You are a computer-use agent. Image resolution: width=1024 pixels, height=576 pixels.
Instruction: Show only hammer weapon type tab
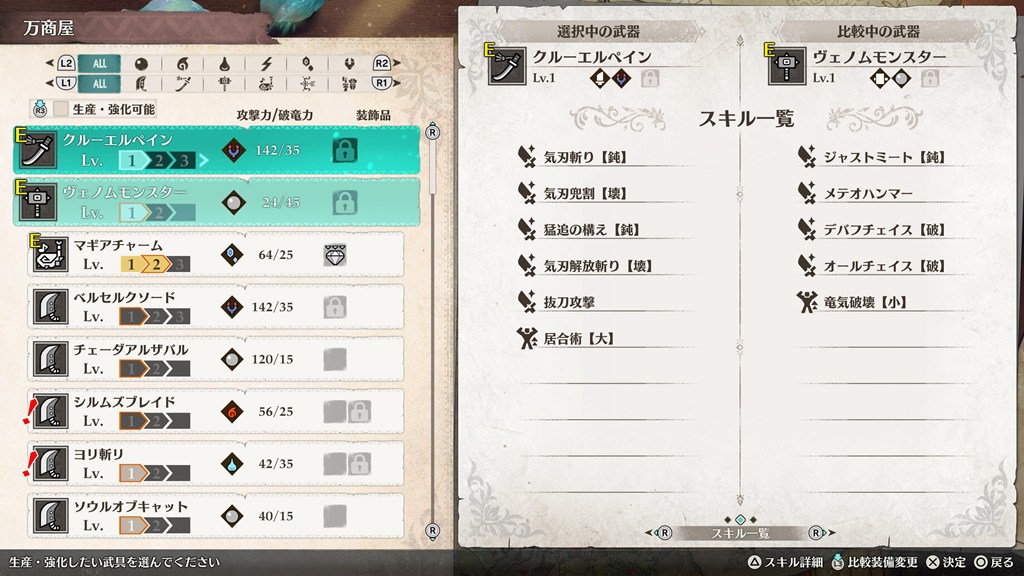click(224, 84)
